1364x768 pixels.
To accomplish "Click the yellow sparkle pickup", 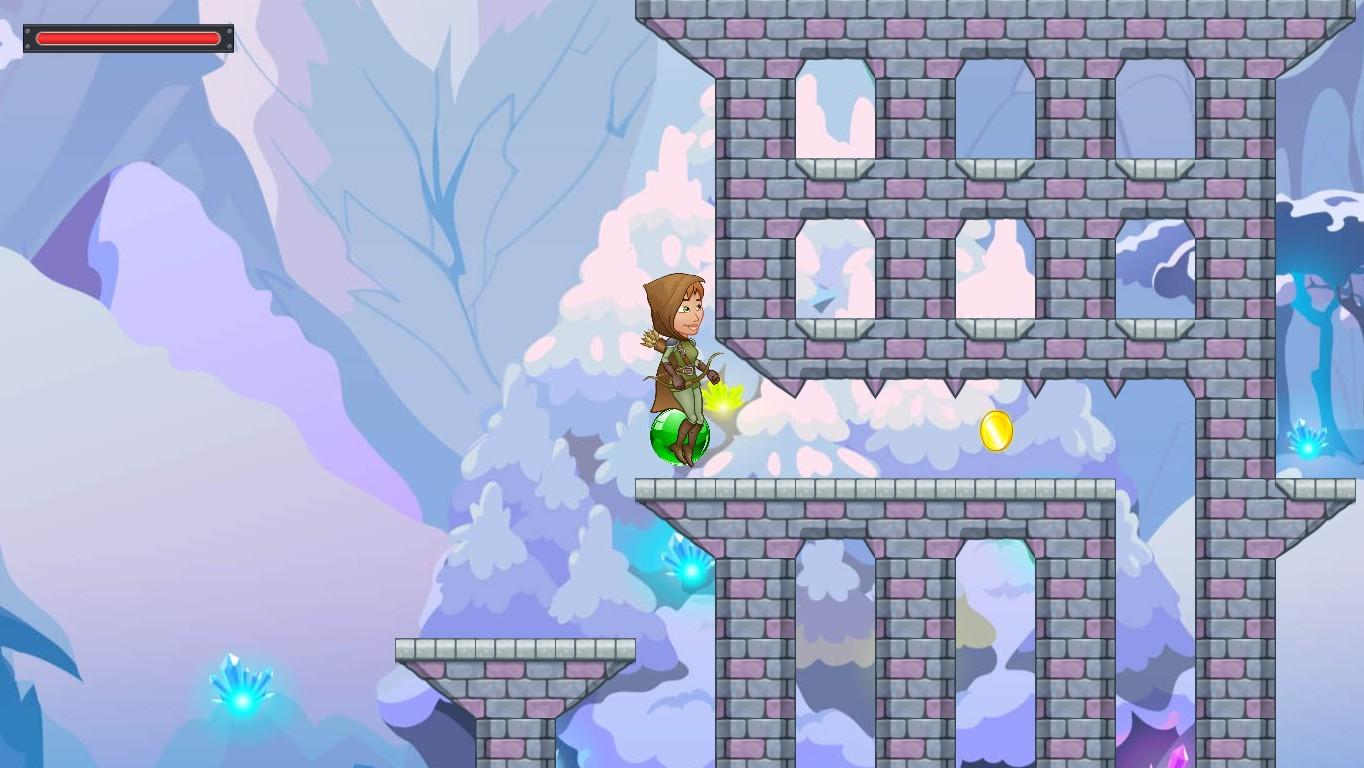I will click(x=724, y=408).
